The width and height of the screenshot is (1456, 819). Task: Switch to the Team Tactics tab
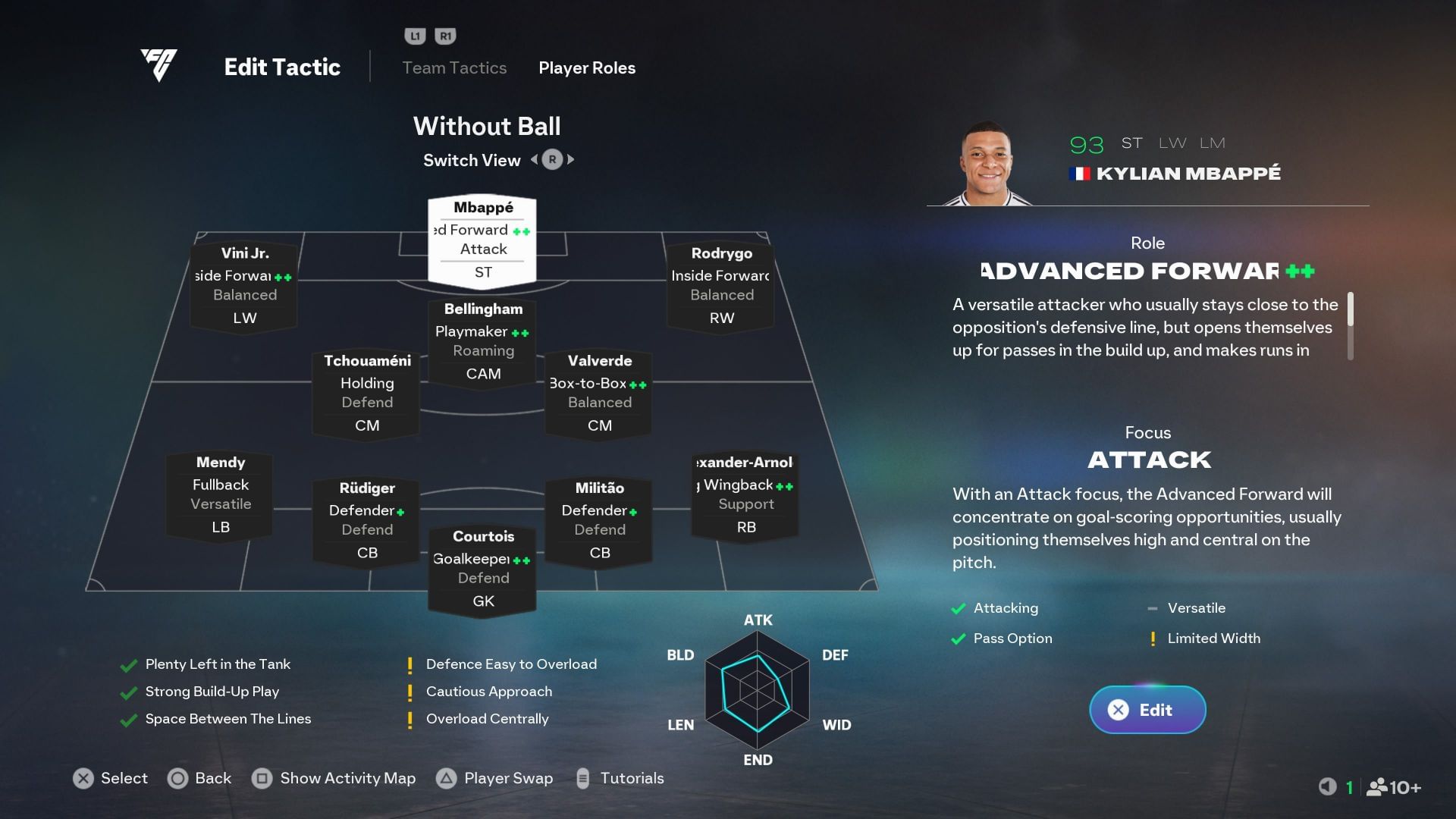453,68
